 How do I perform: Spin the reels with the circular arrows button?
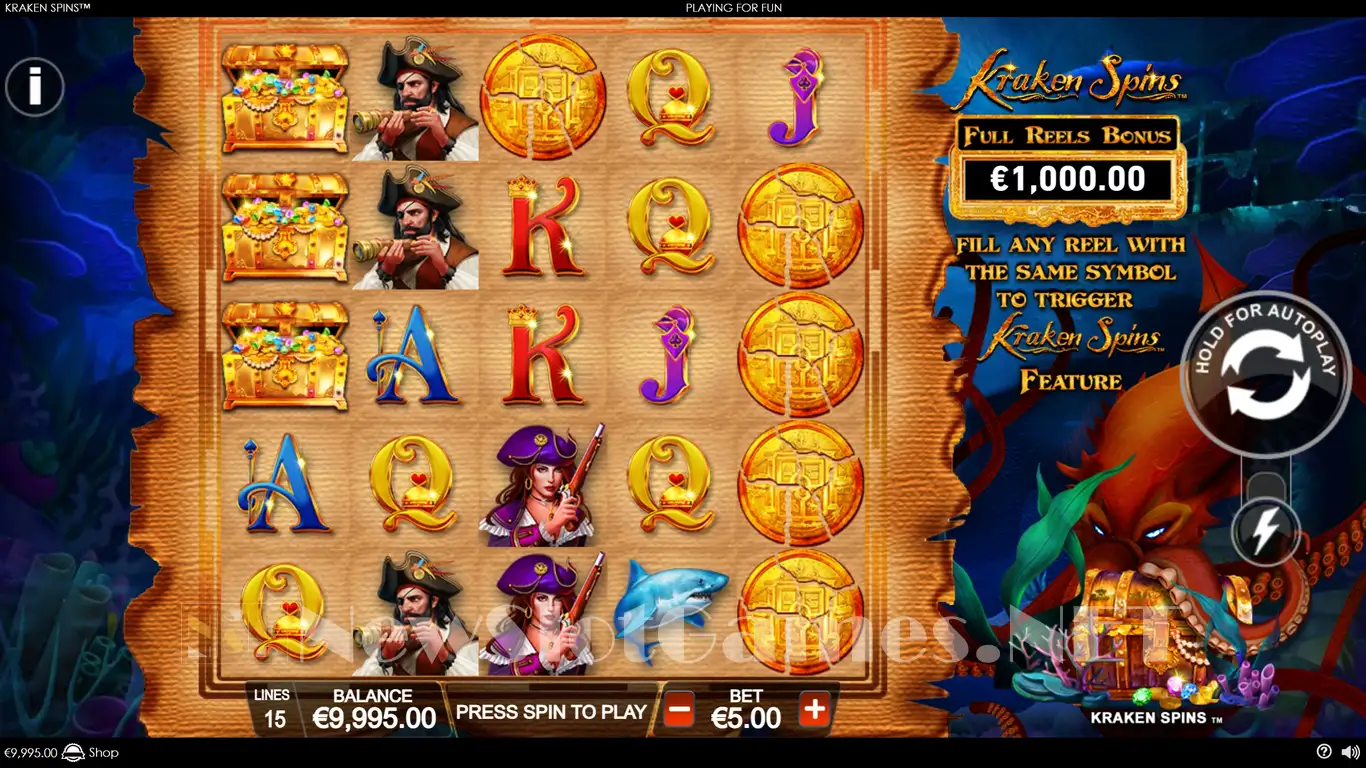1266,377
